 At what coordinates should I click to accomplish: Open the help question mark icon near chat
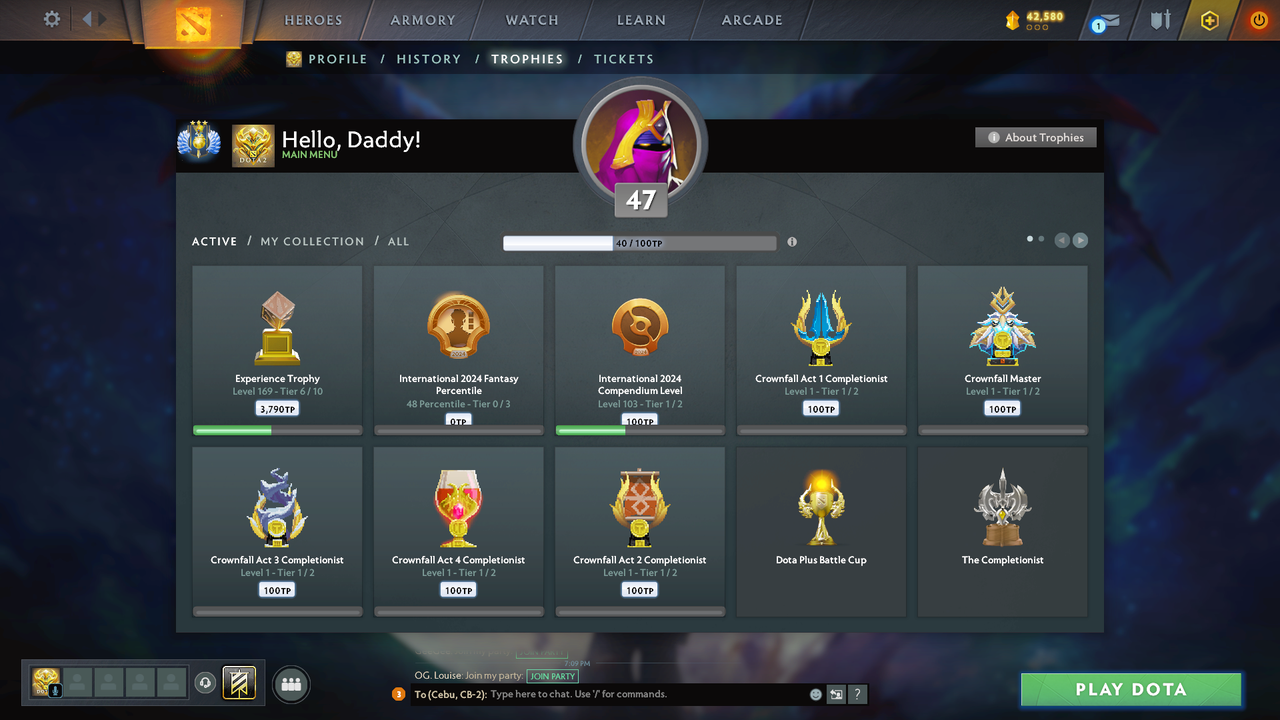(857, 694)
